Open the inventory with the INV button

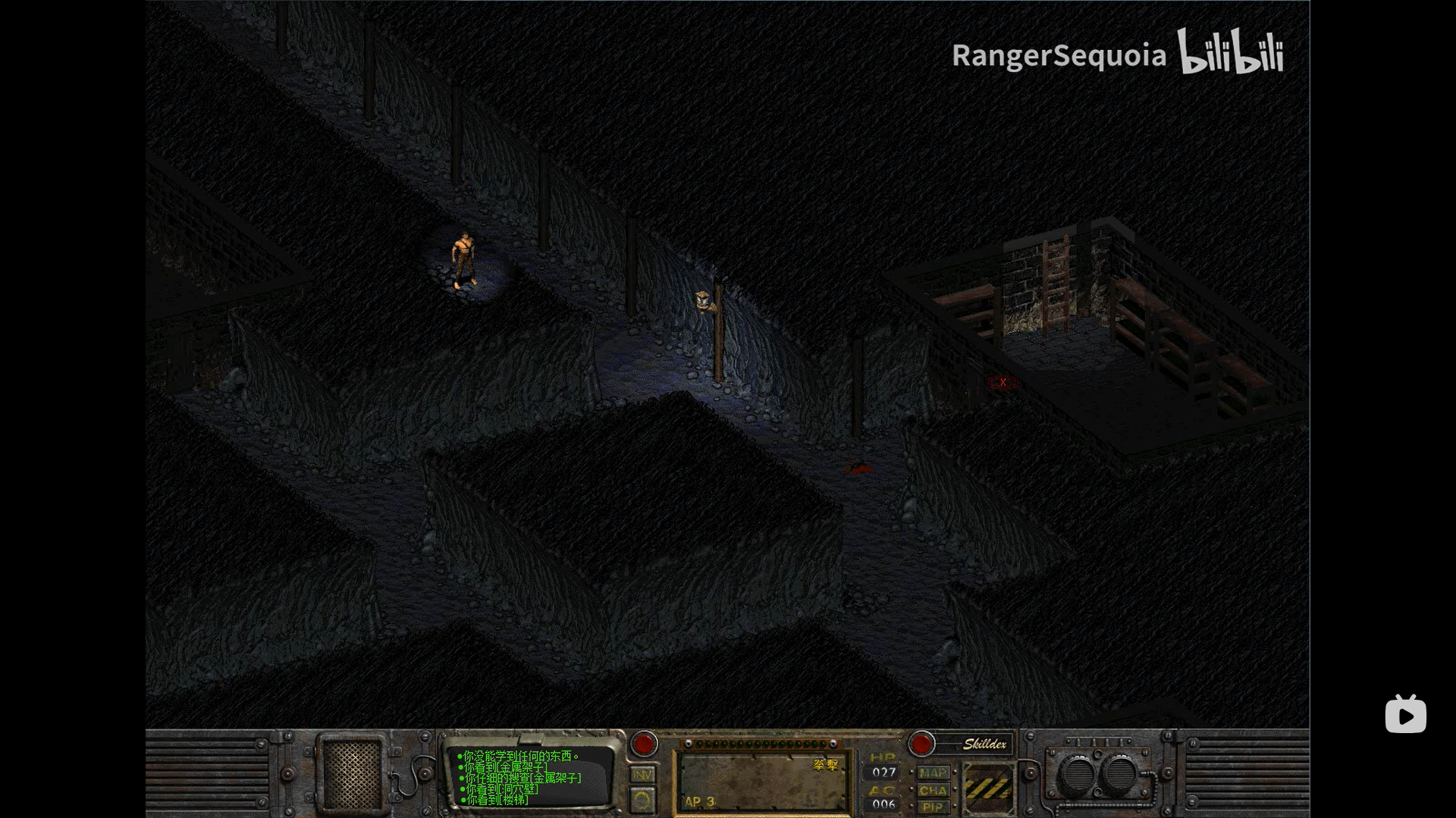642,775
